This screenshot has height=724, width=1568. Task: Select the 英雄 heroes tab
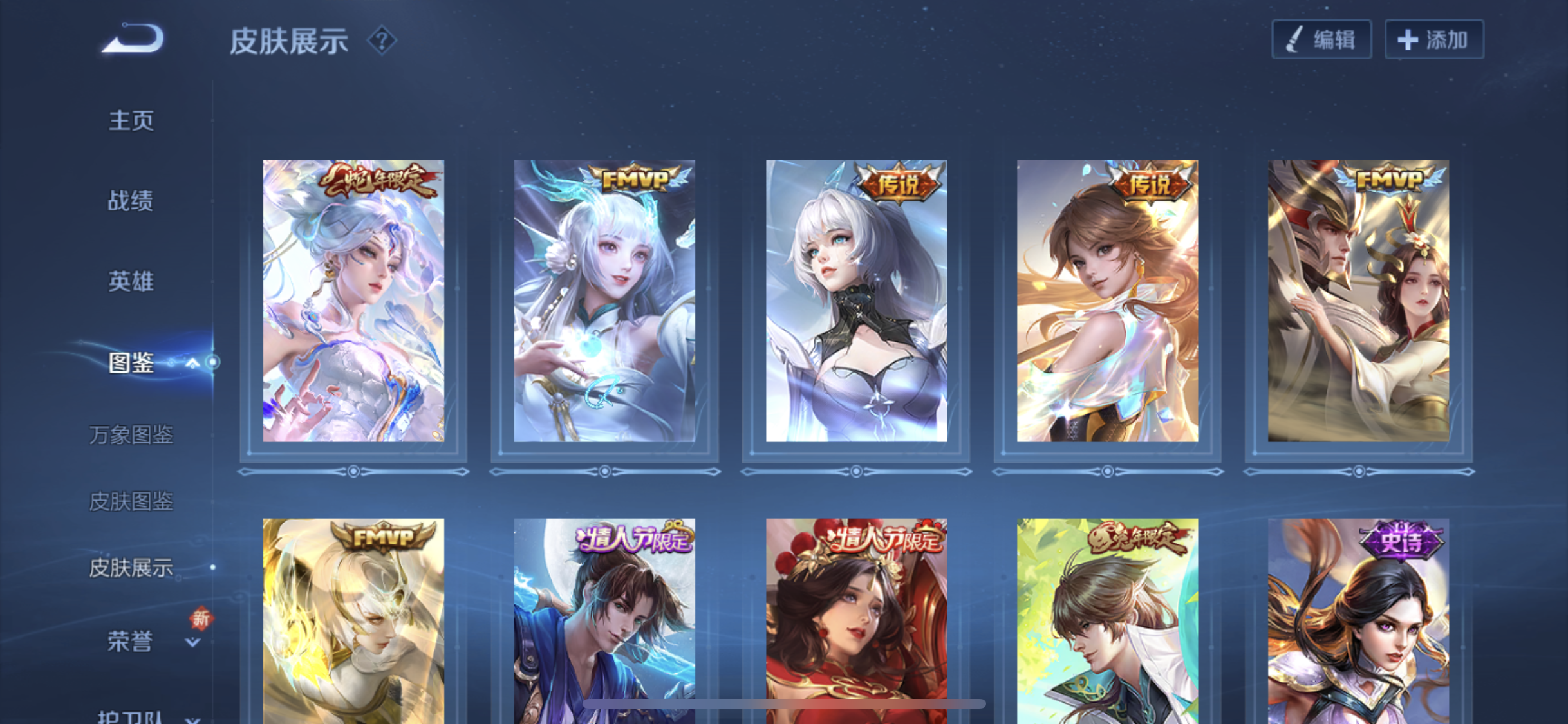tap(131, 281)
